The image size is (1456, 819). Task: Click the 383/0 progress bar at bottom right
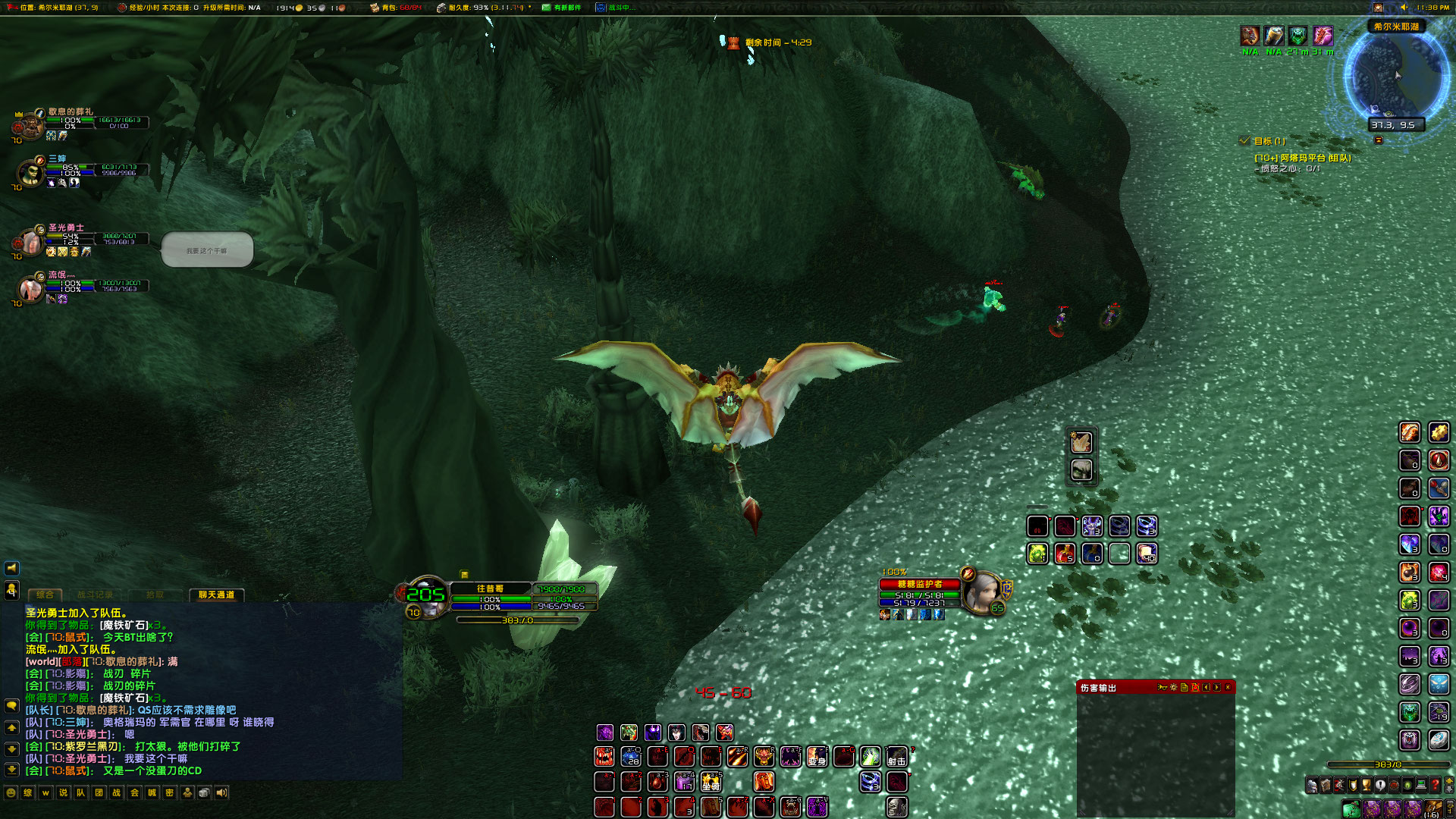click(x=1389, y=764)
